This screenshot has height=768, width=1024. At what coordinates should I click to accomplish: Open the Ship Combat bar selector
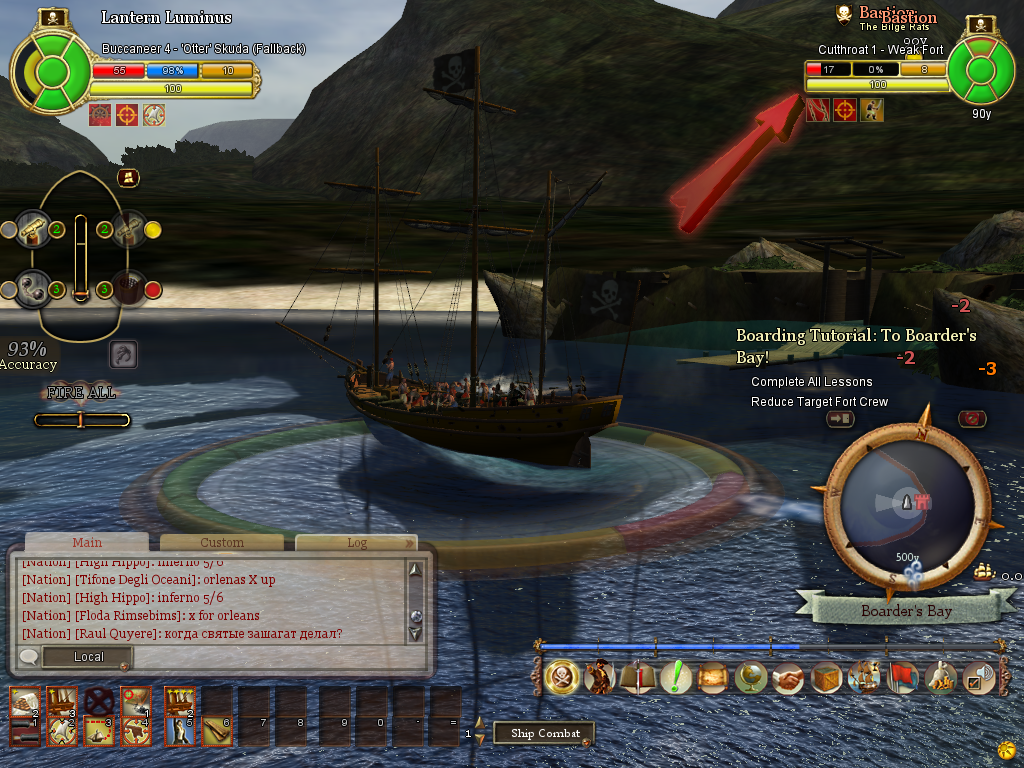point(545,733)
